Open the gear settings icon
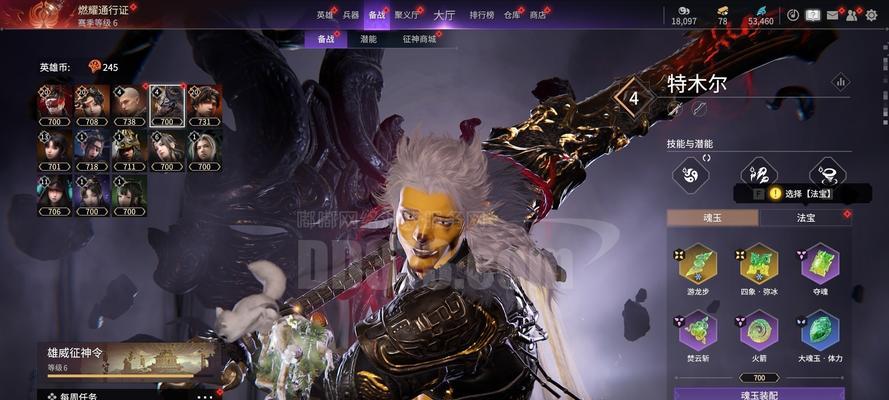Image resolution: width=889 pixels, height=400 pixels. point(870,15)
